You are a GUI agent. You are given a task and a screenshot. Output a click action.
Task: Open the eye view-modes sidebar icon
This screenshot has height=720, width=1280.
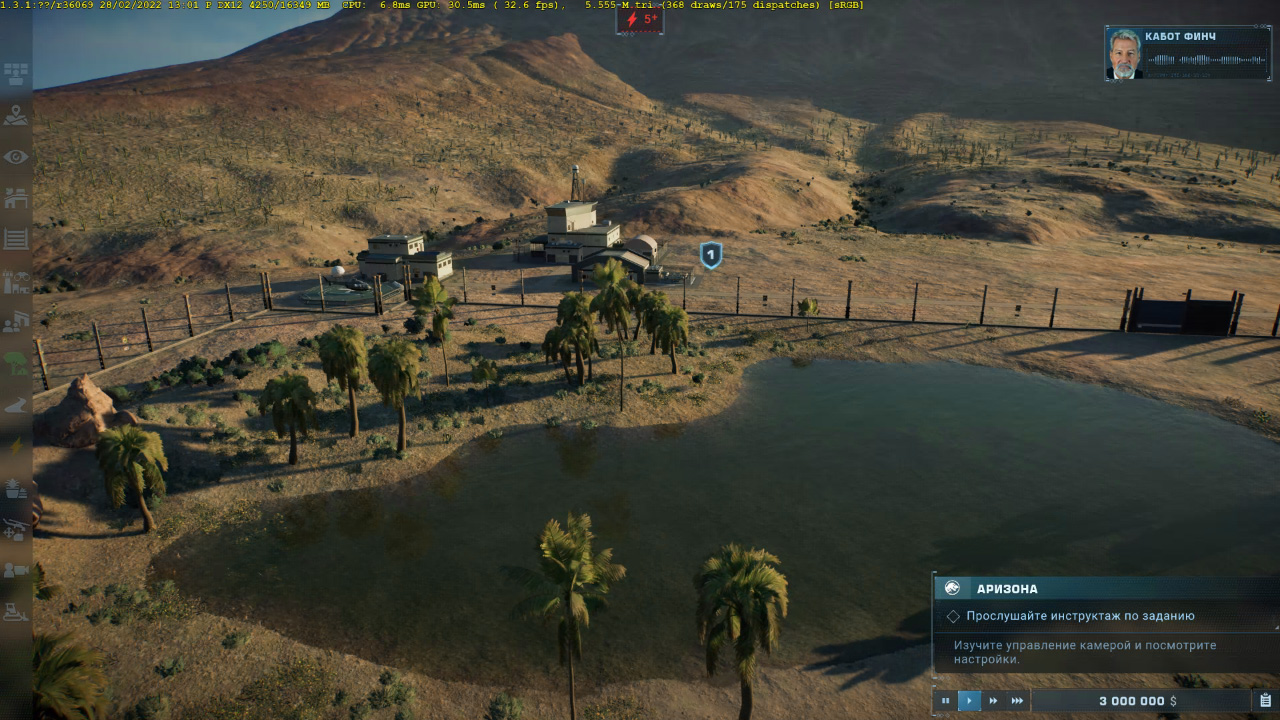coord(16,157)
